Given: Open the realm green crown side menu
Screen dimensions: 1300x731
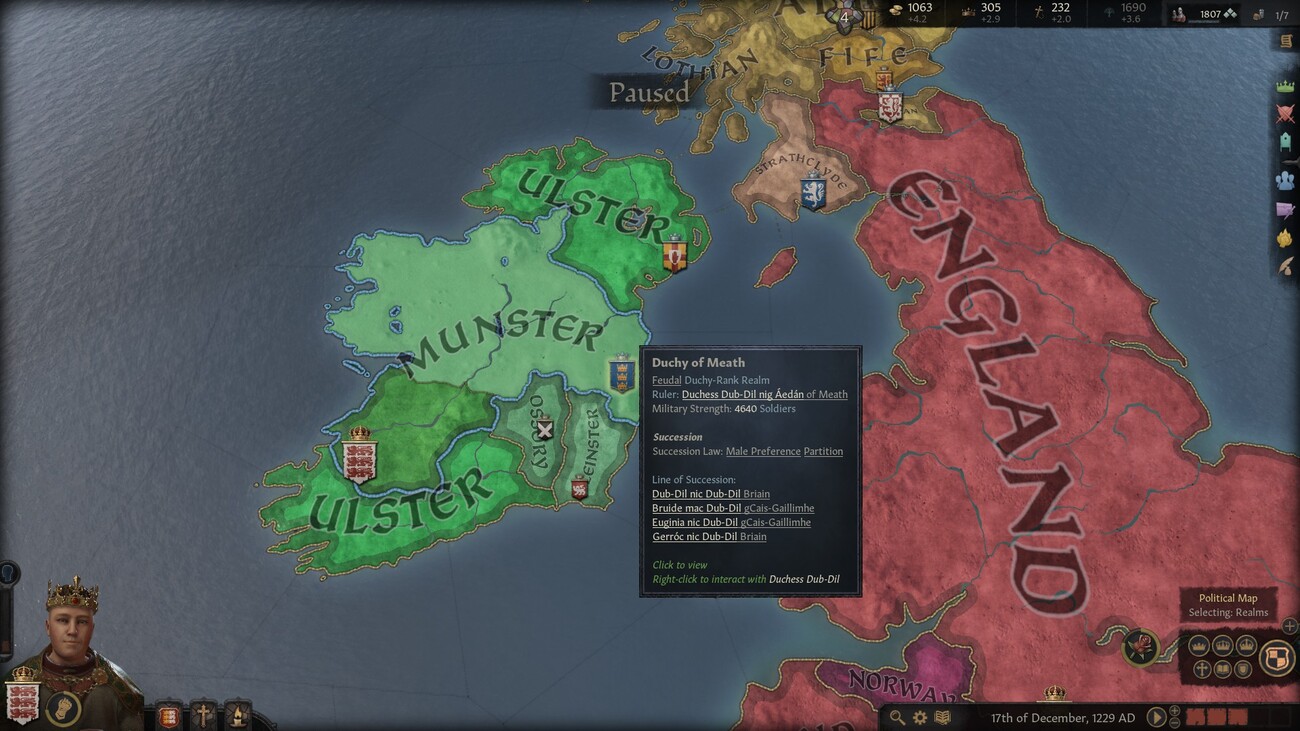Looking at the screenshot, I should (x=1285, y=87).
